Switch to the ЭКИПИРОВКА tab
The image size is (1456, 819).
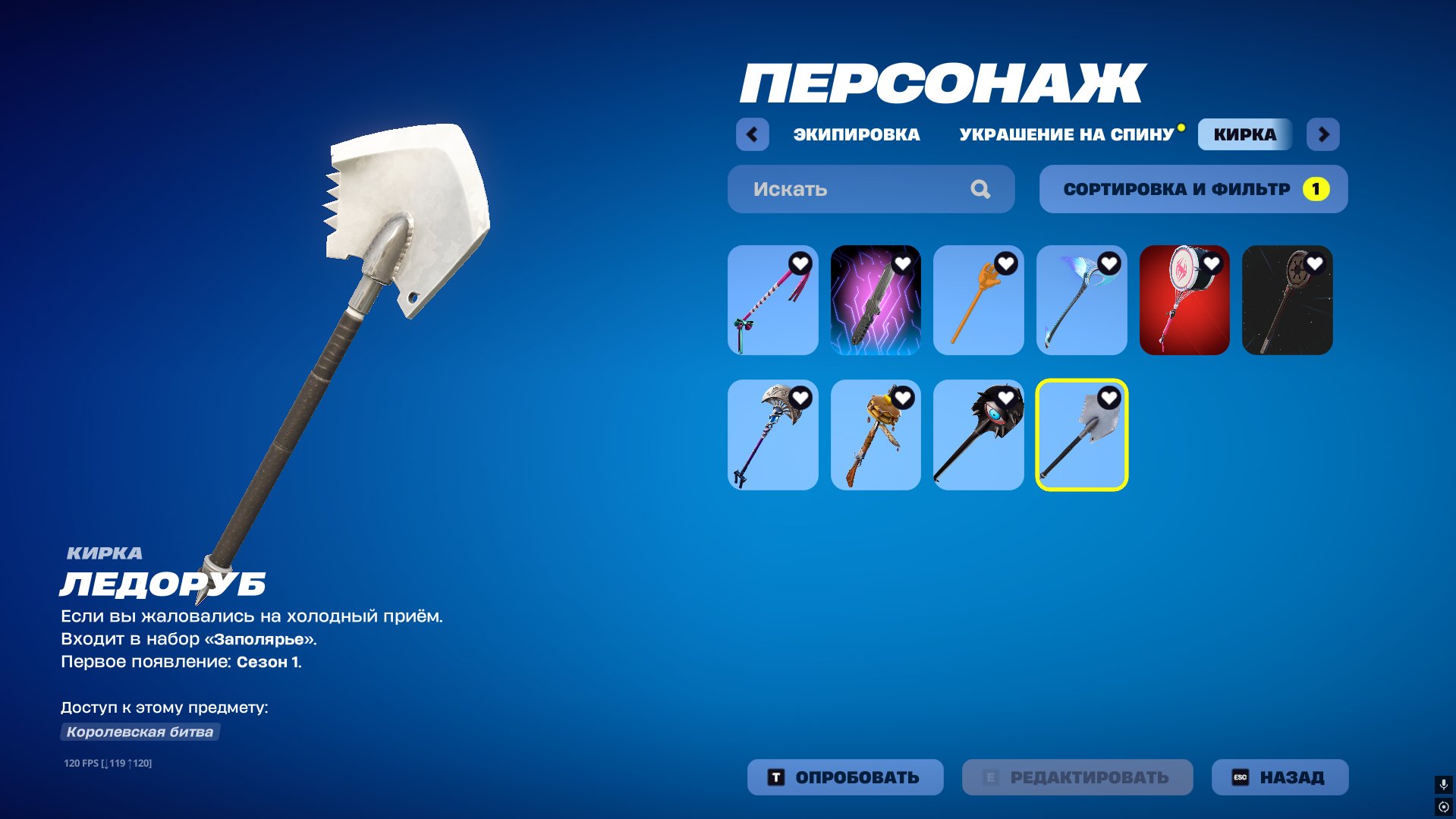856,134
